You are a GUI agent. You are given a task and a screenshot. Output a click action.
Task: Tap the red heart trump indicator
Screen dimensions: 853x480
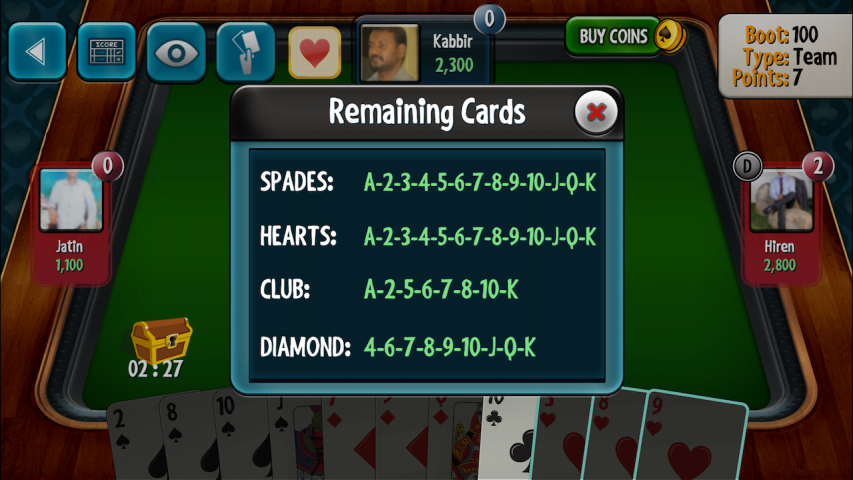315,52
